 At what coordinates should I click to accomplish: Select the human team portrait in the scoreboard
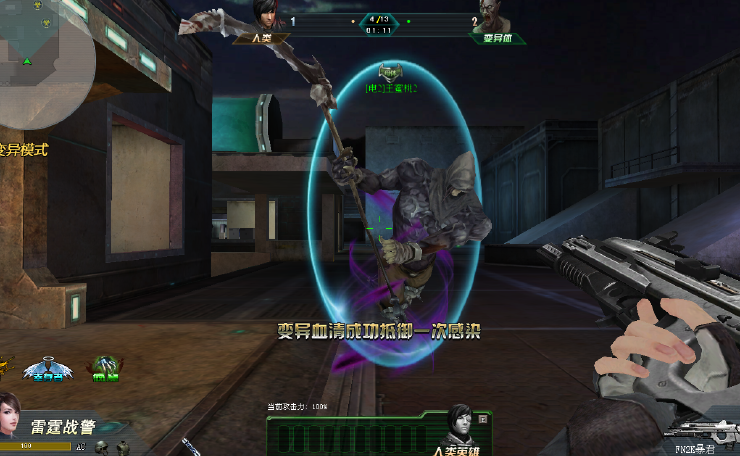[x=263, y=19]
